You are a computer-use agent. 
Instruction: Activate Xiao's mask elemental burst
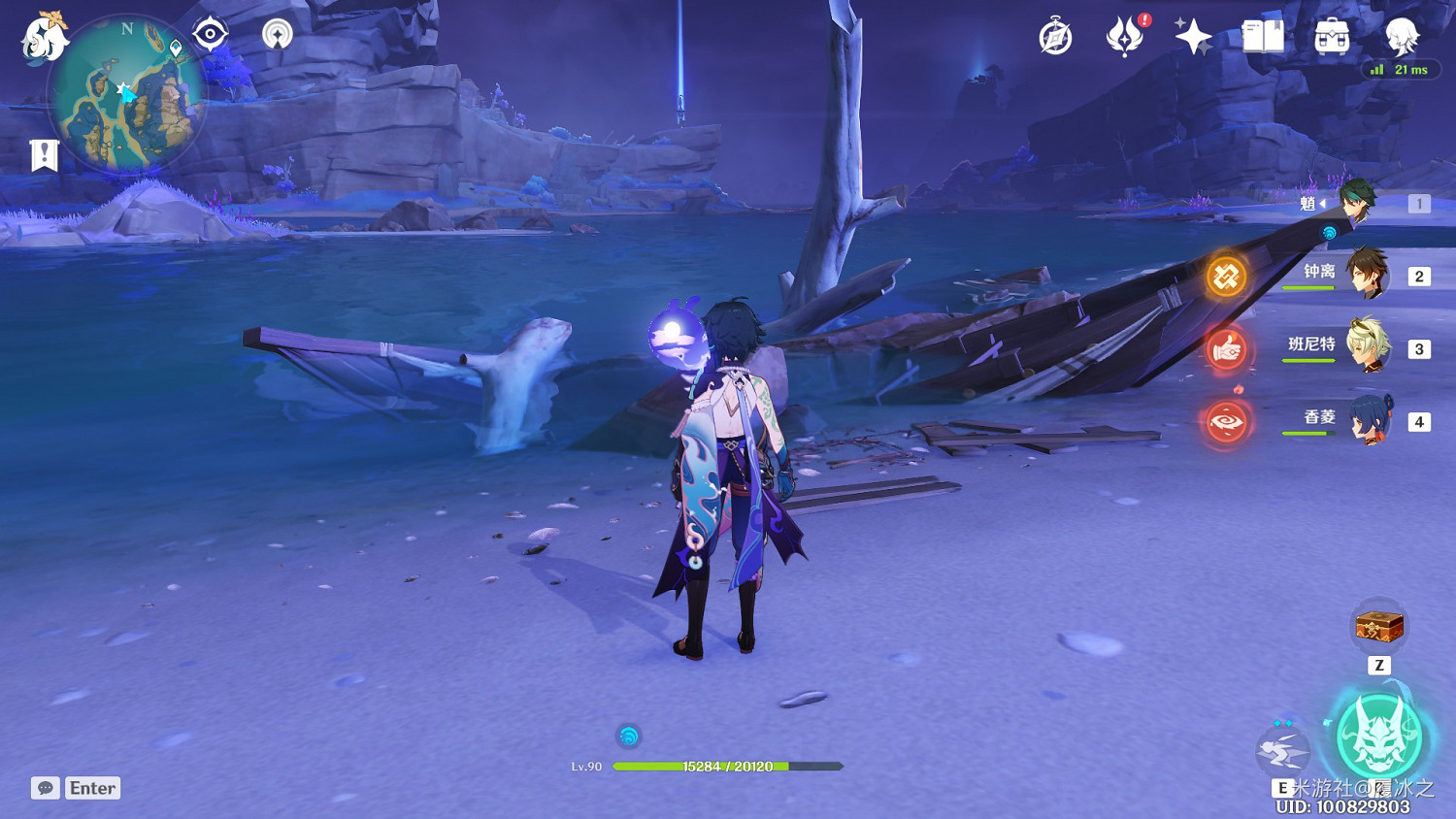pyautogui.click(x=1379, y=737)
